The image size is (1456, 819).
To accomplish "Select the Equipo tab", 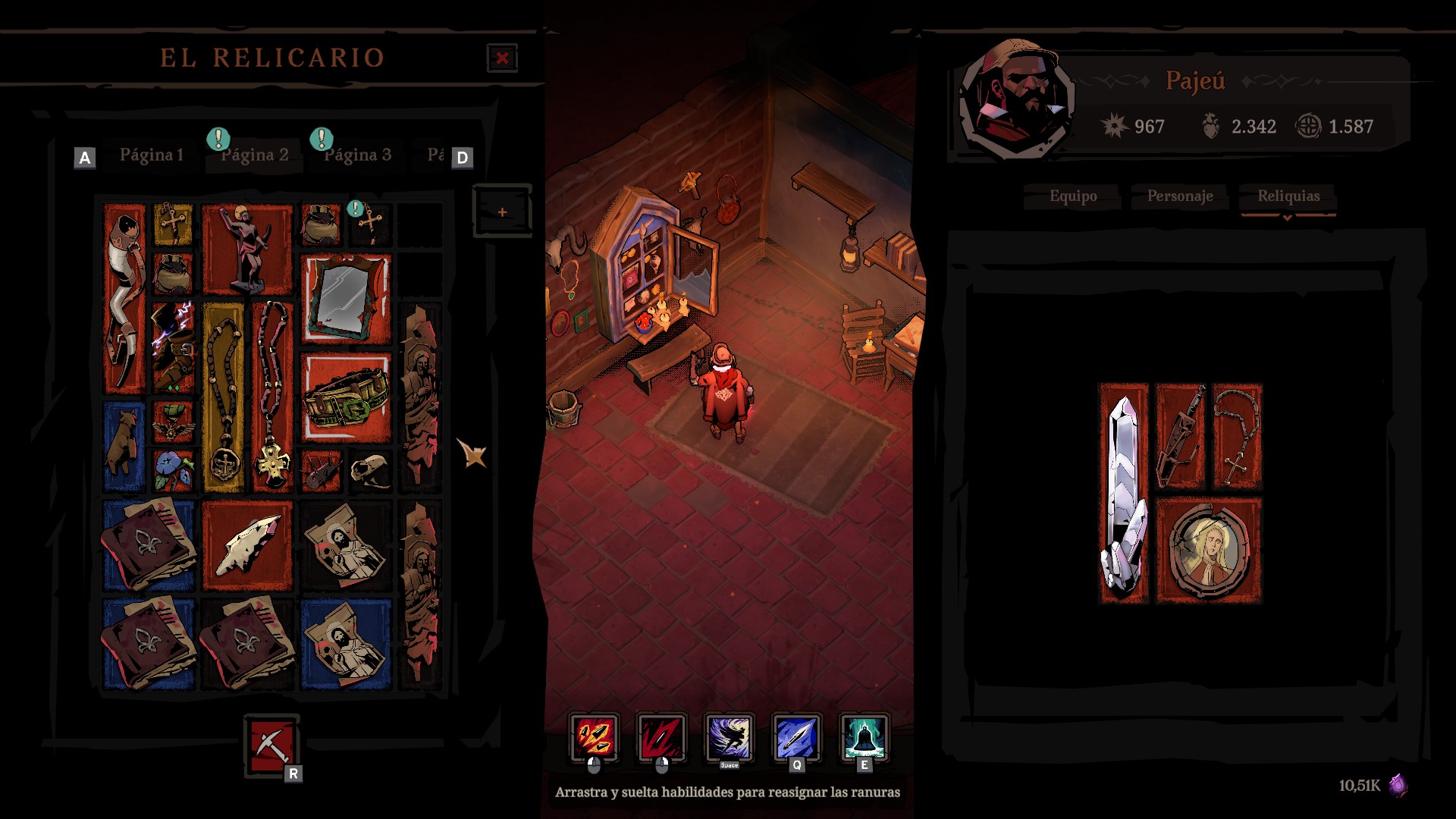I will pos(1073,196).
